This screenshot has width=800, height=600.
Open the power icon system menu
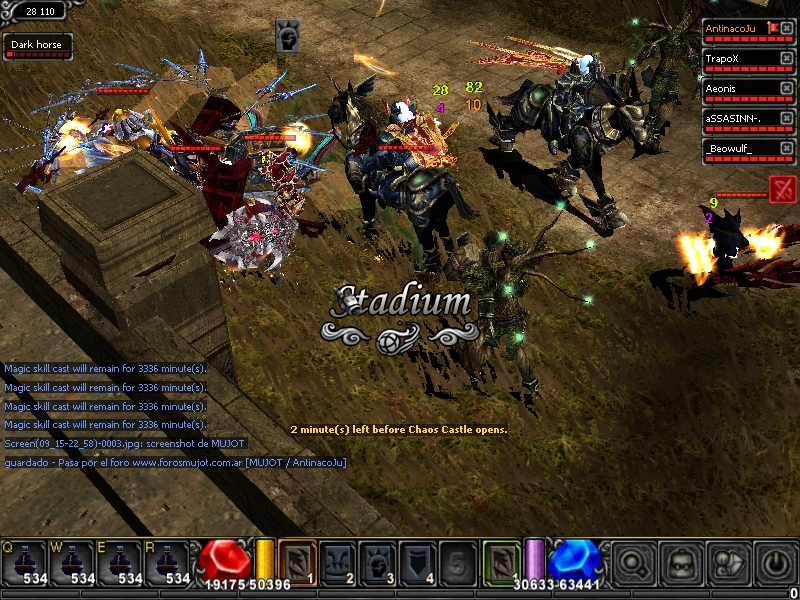click(x=776, y=562)
